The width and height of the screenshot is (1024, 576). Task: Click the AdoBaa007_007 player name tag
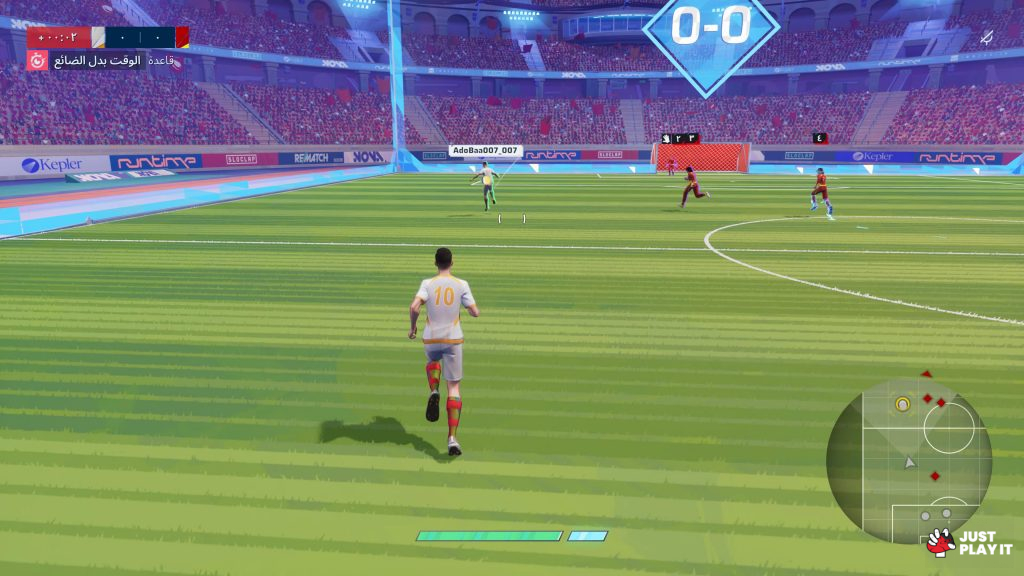pos(486,151)
